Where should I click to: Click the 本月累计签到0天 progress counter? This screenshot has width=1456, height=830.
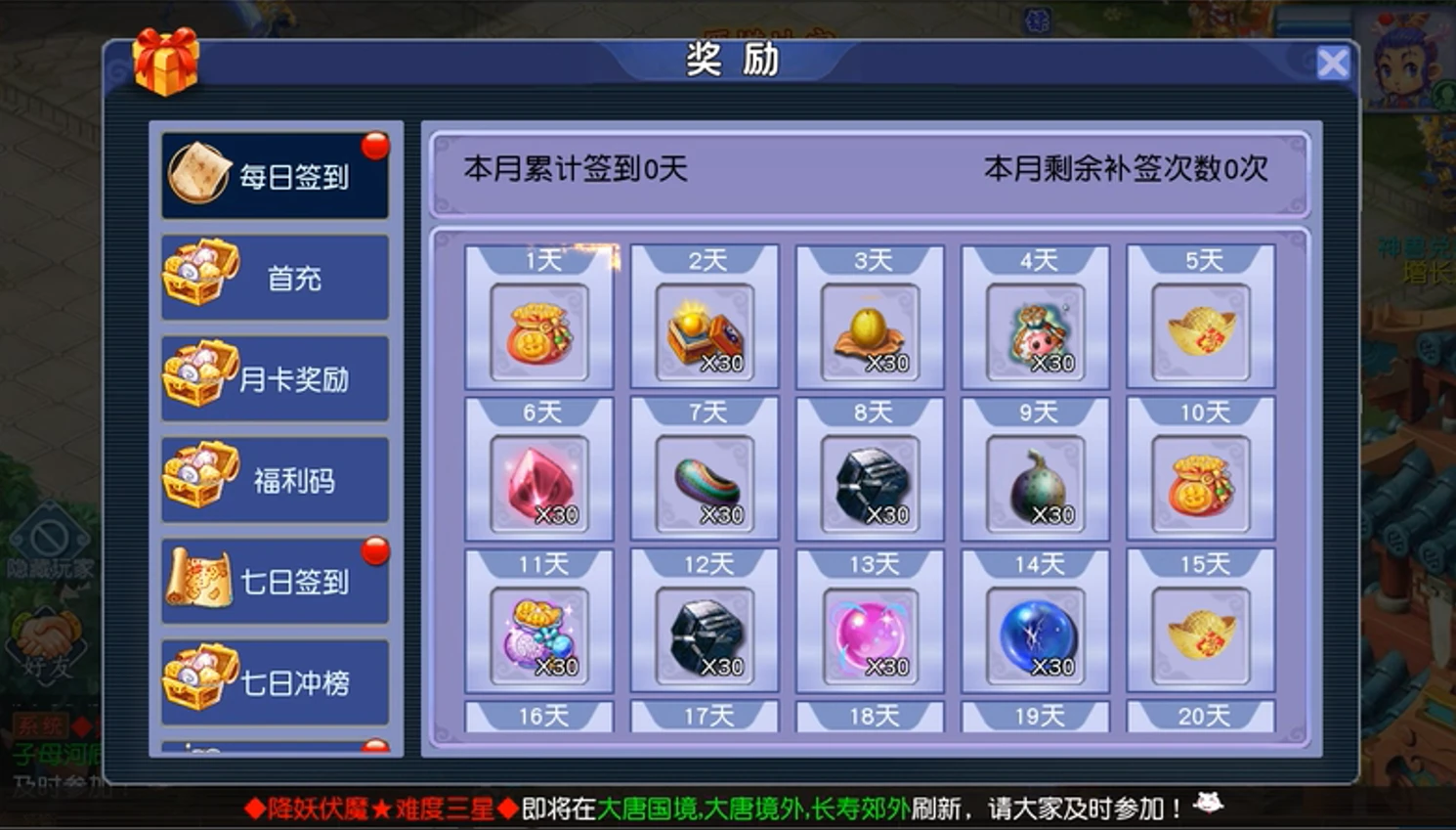point(574,167)
